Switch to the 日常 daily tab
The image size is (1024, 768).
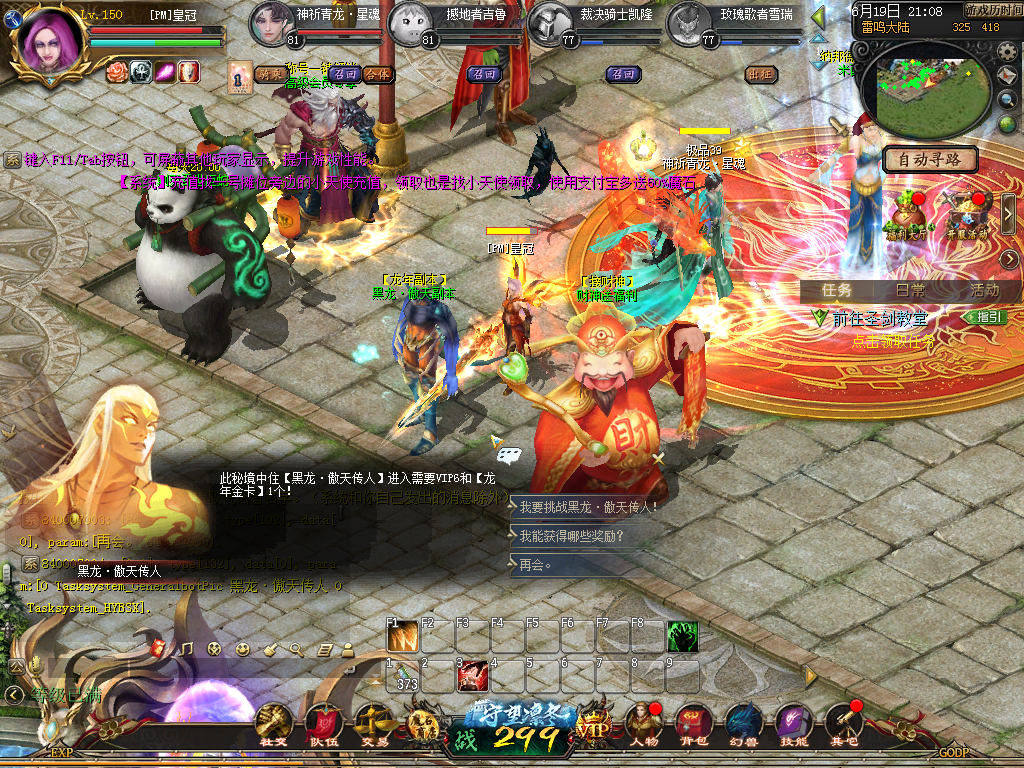(910, 290)
